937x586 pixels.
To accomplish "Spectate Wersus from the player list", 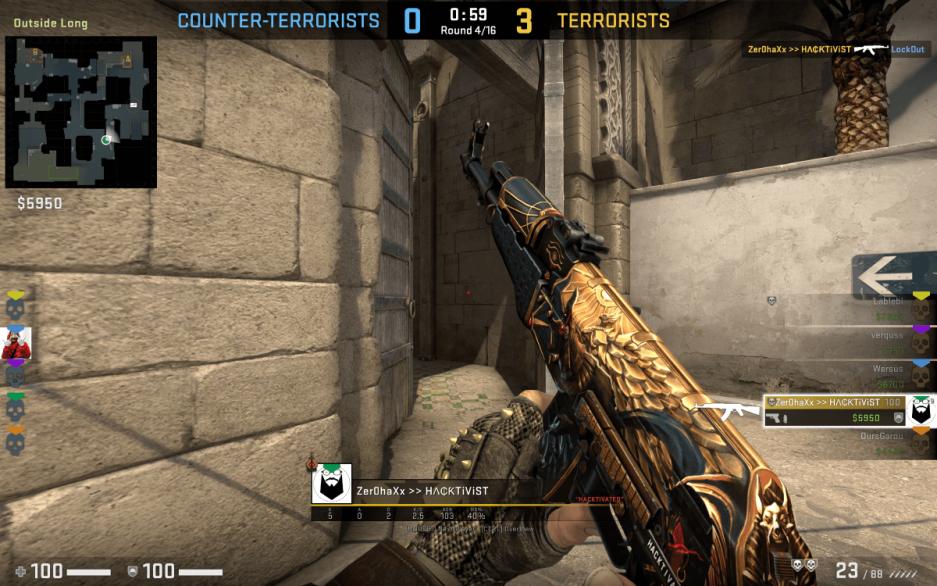I will [848, 376].
